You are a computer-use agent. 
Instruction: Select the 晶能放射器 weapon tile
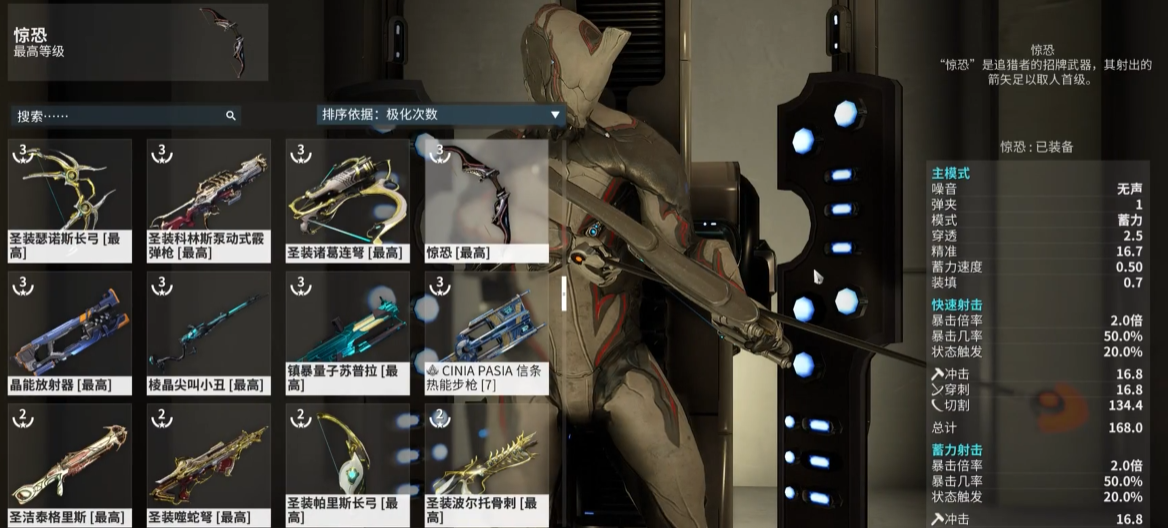click(70, 332)
